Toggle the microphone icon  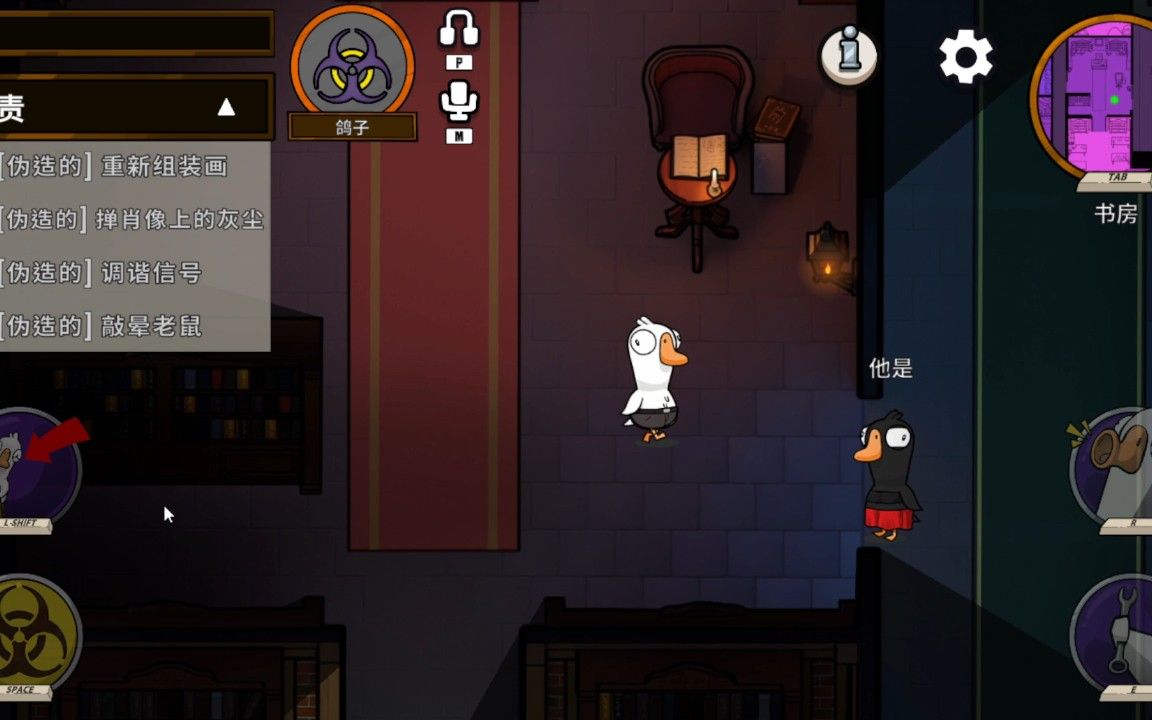[459, 102]
